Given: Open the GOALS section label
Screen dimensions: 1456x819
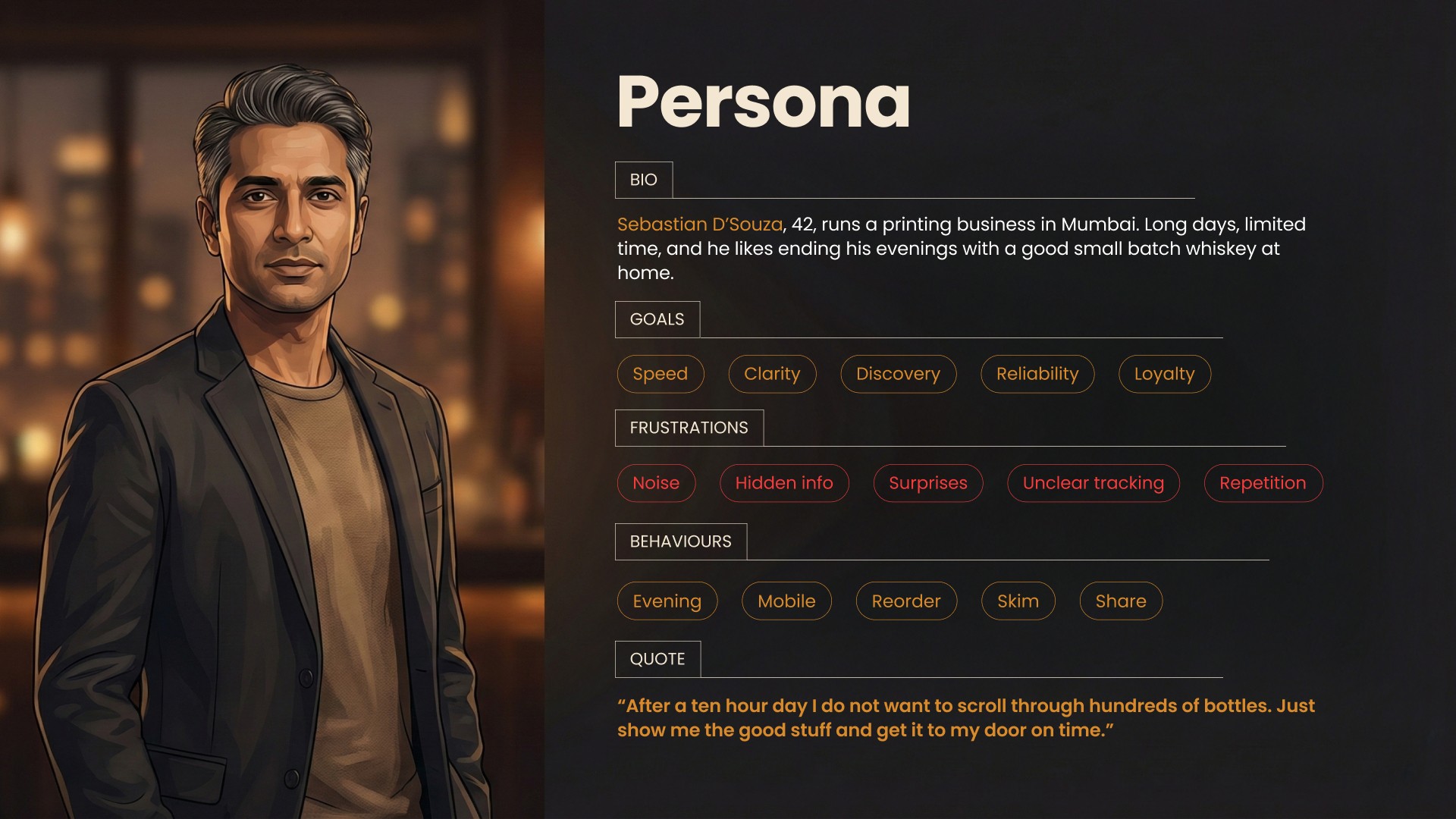Looking at the screenshot, I should (x=657, y=319).
